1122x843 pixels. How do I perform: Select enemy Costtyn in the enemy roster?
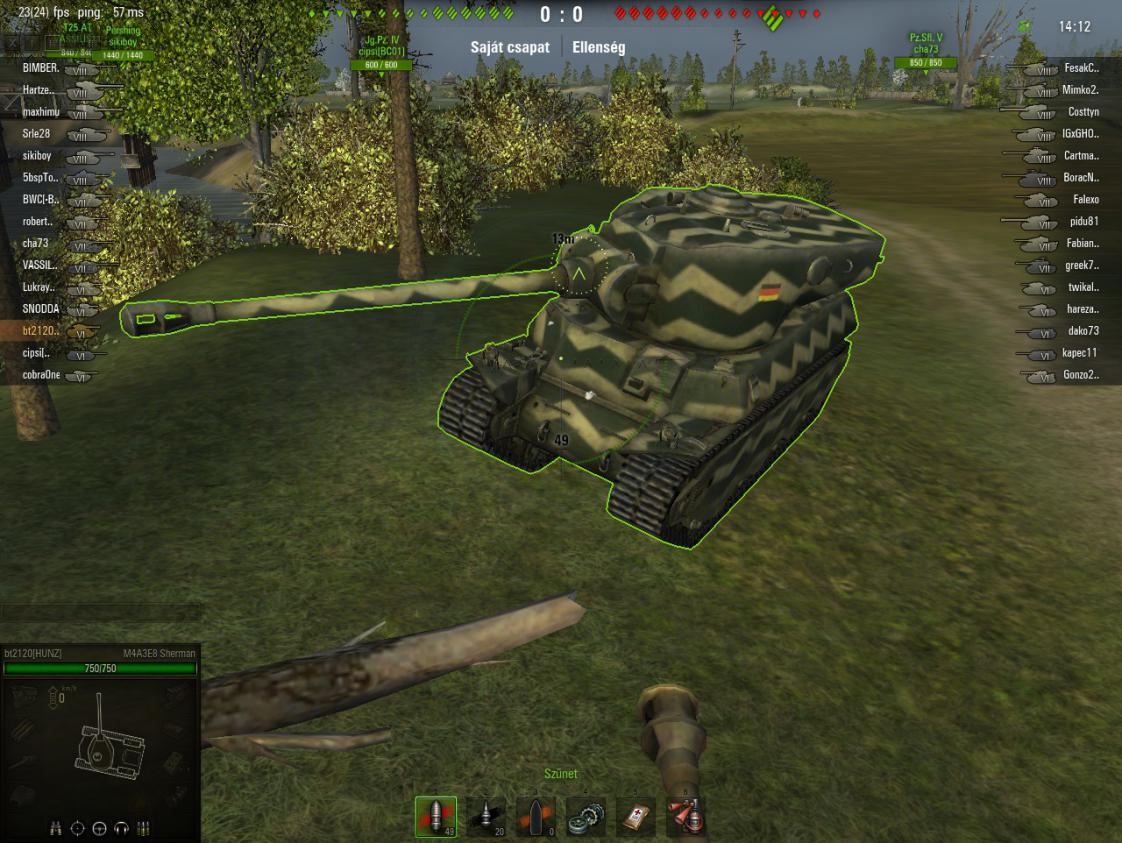click(1083, 112)
